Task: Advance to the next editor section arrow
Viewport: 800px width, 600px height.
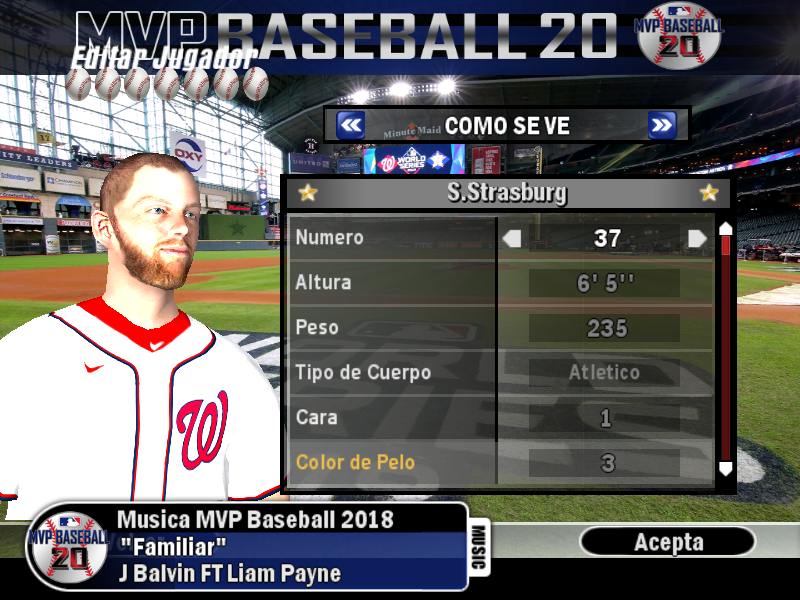Action: point(662,125)
